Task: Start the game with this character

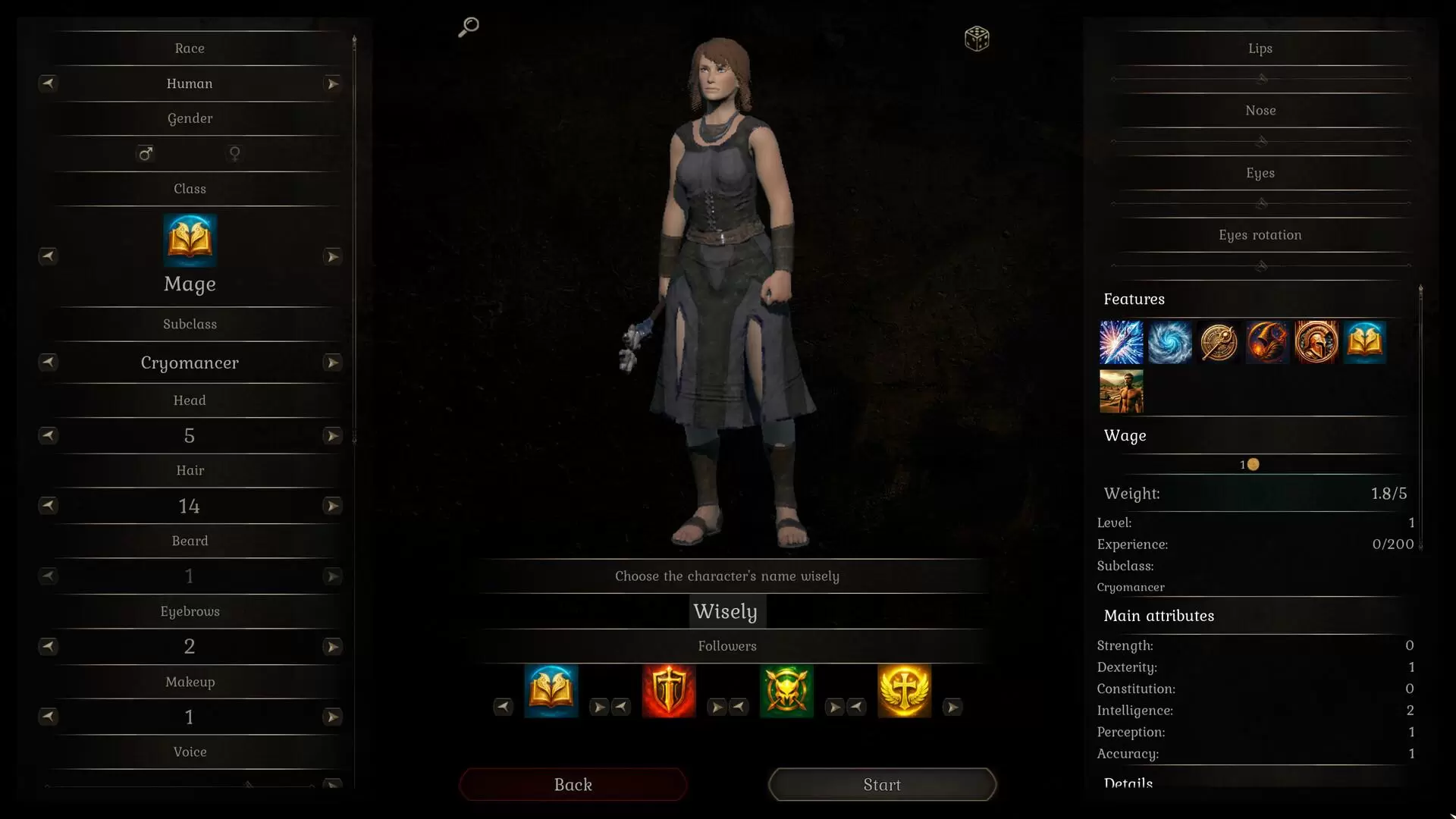Action: click(x=882, y=785)
